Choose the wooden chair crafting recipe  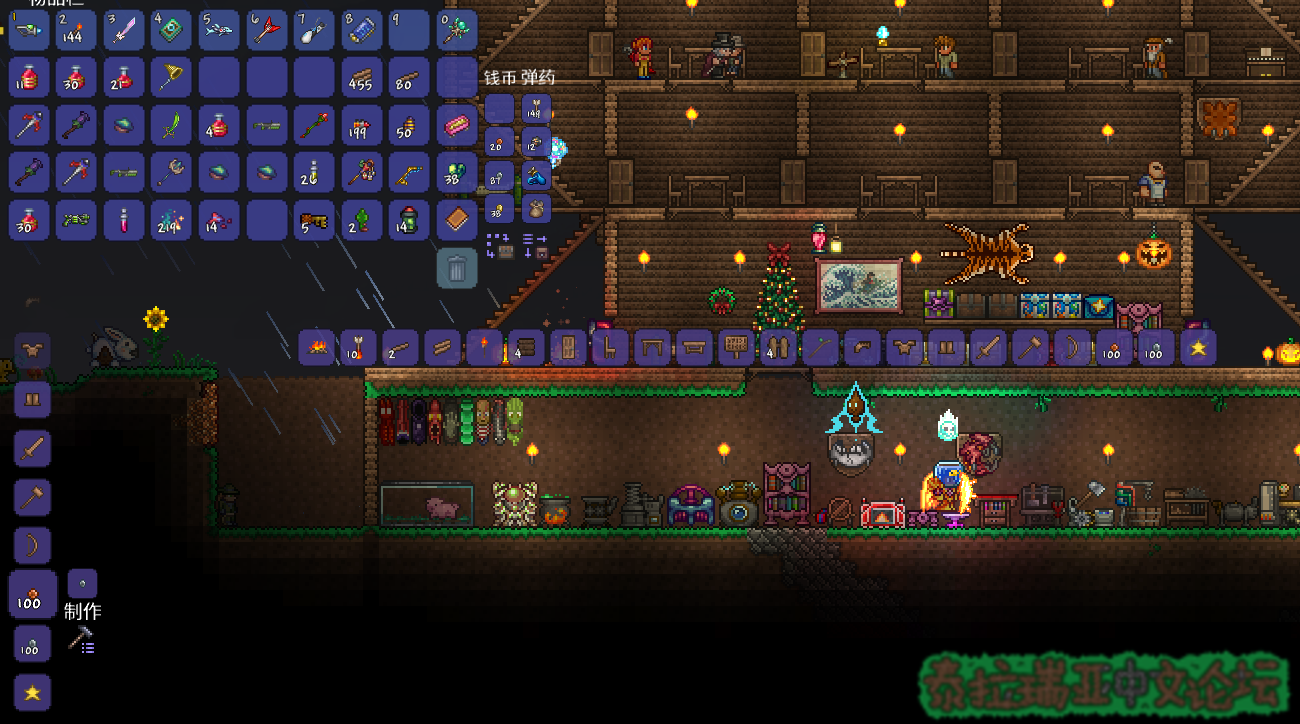[611, 348]
